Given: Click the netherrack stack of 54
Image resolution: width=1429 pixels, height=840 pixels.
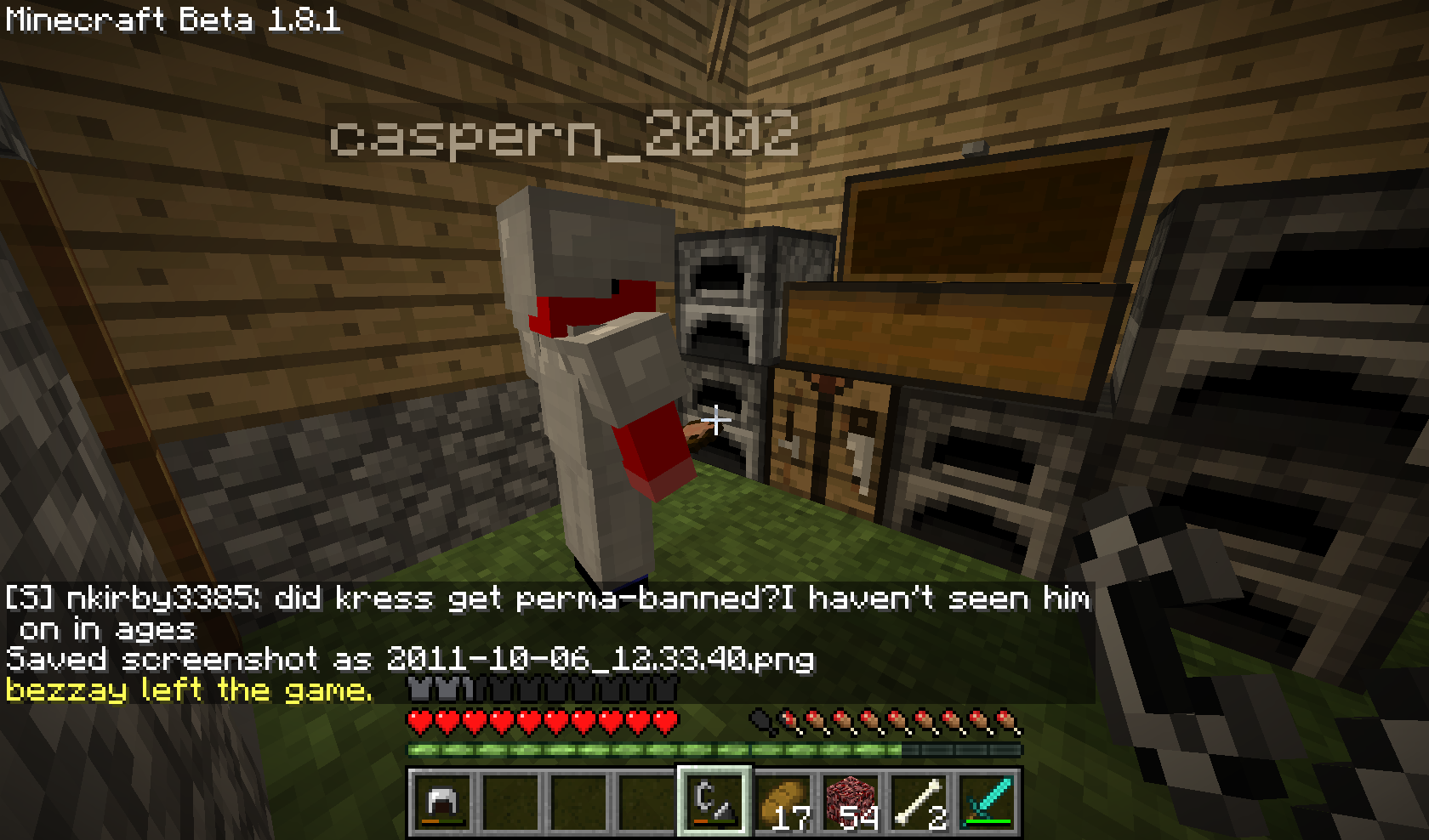Looking at the screenshot, I should click(x=851, y=801).
